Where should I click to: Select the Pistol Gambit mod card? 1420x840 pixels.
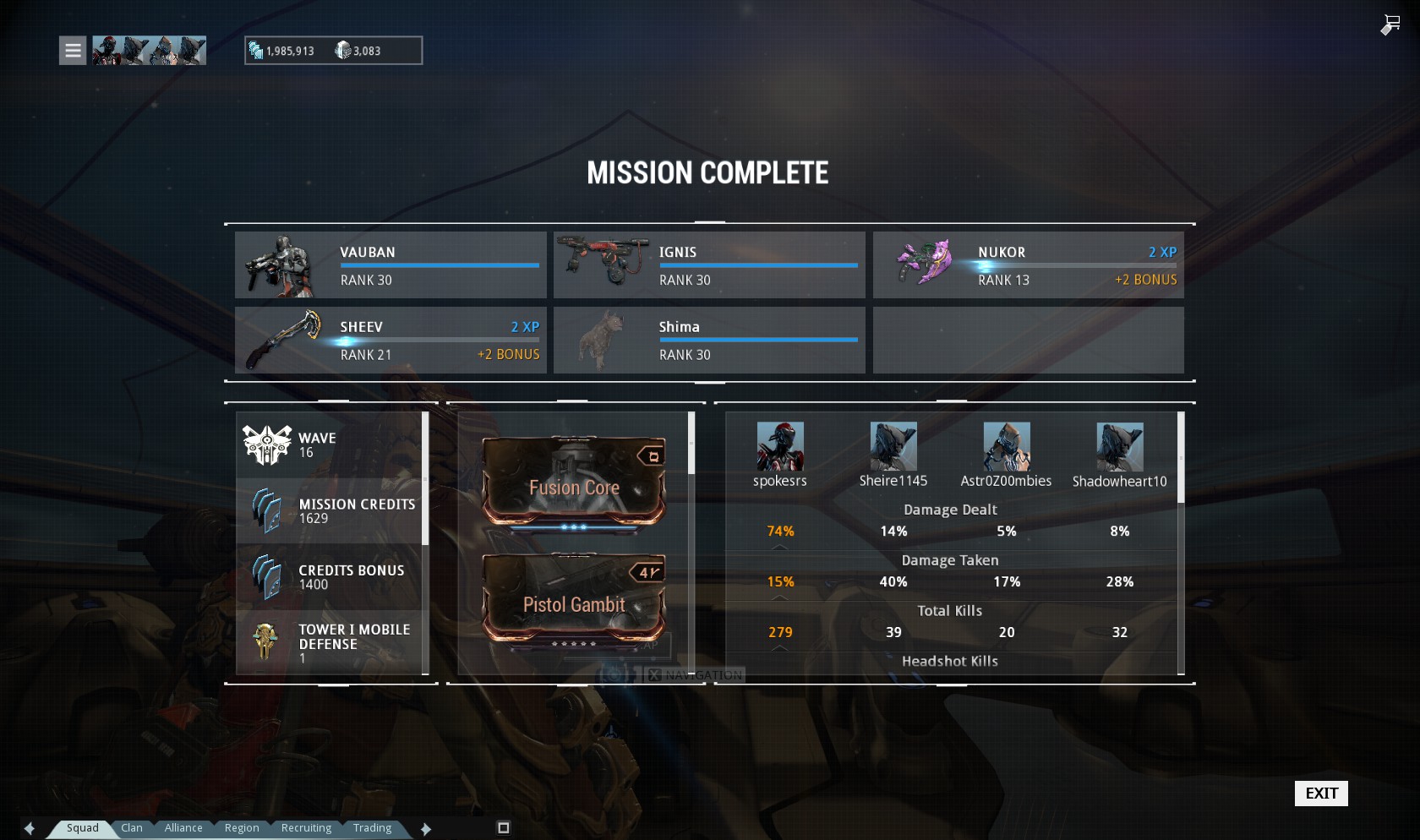tap(574, 601)
